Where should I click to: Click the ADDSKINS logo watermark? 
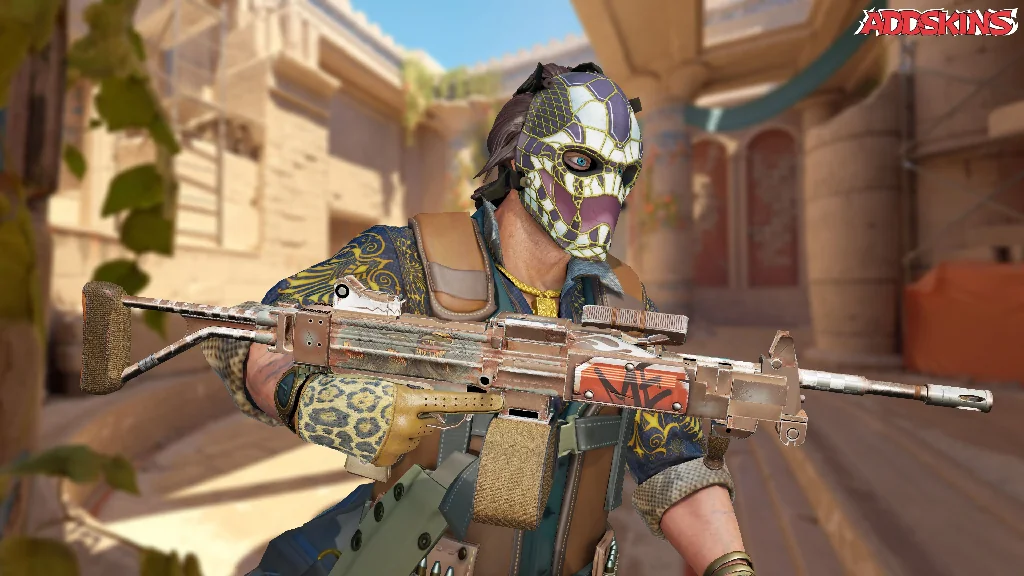pyautogui.click(x=937, y=23)
